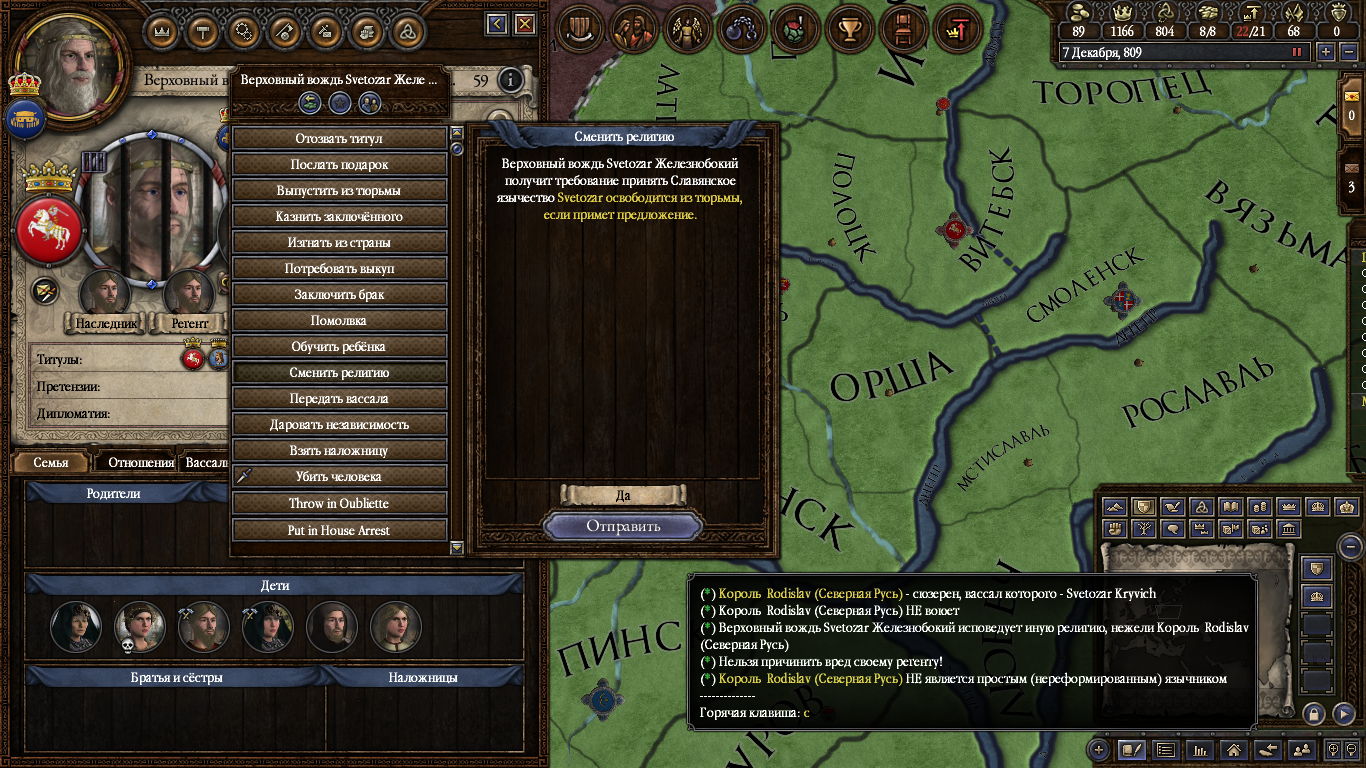Select 'Убить человека' action
The height and width of the screenshot is (768, 1366).
339,476
